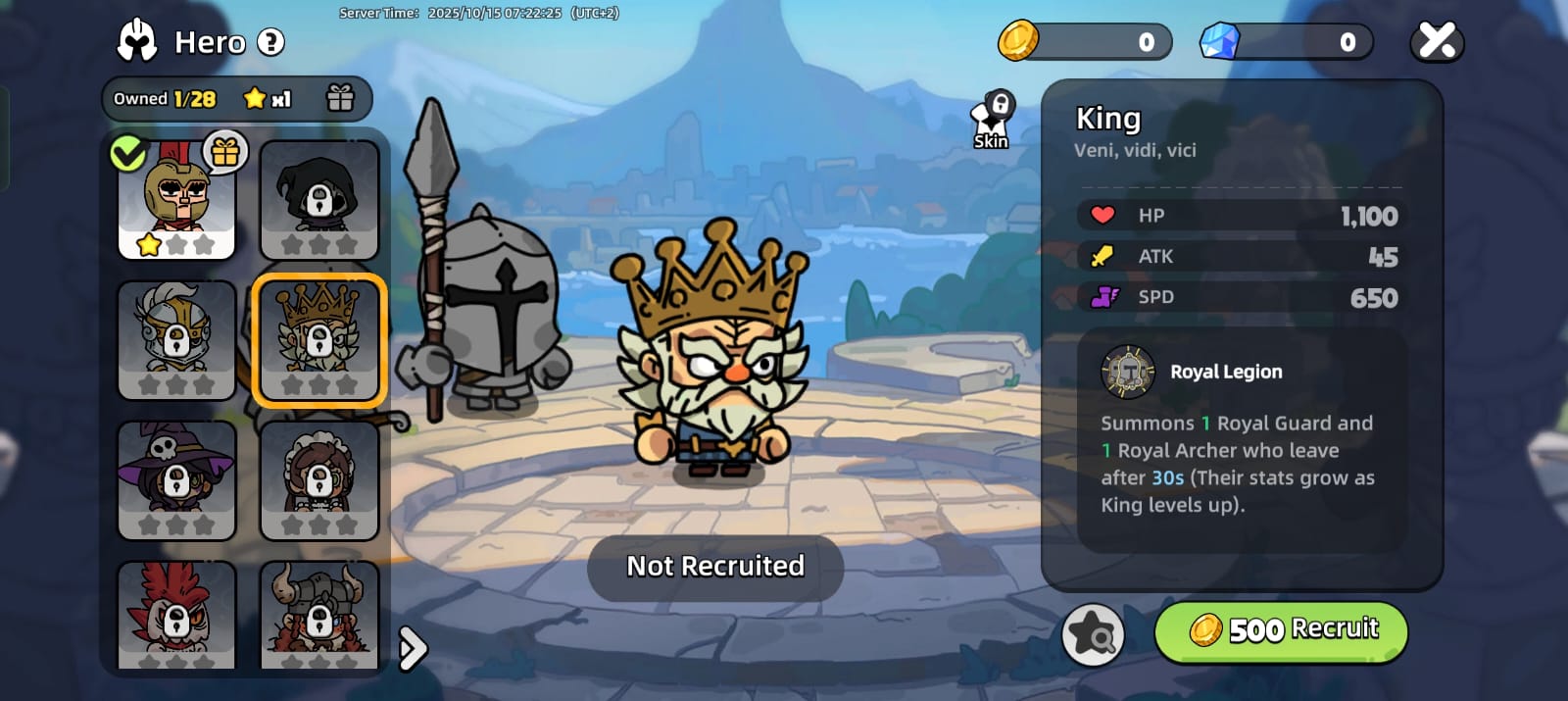
Task: Tap the gold coin currency counter
Action: [x=1085, y=42]
